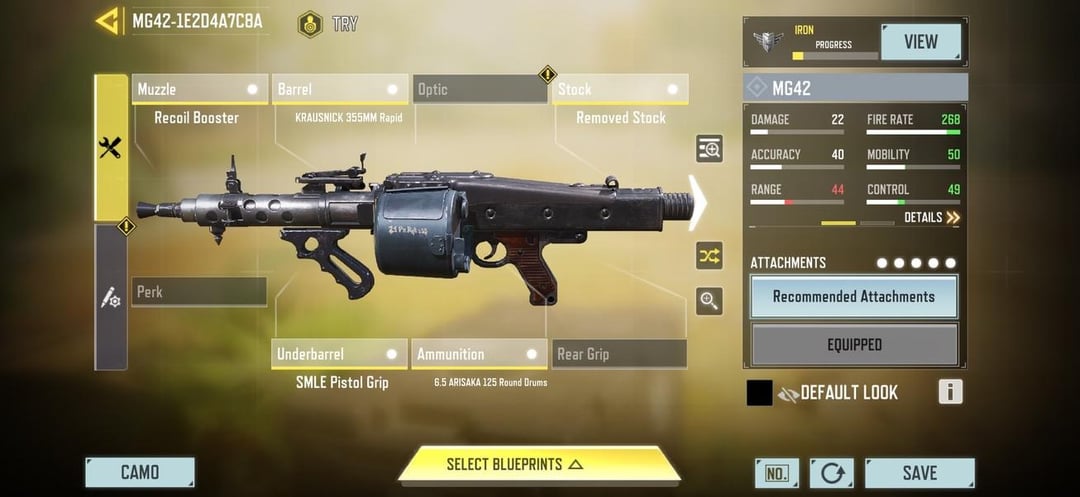Save the current gunsmith build
The width and height of the screenshot is (1080, 497).
click(x=919, y=473)
